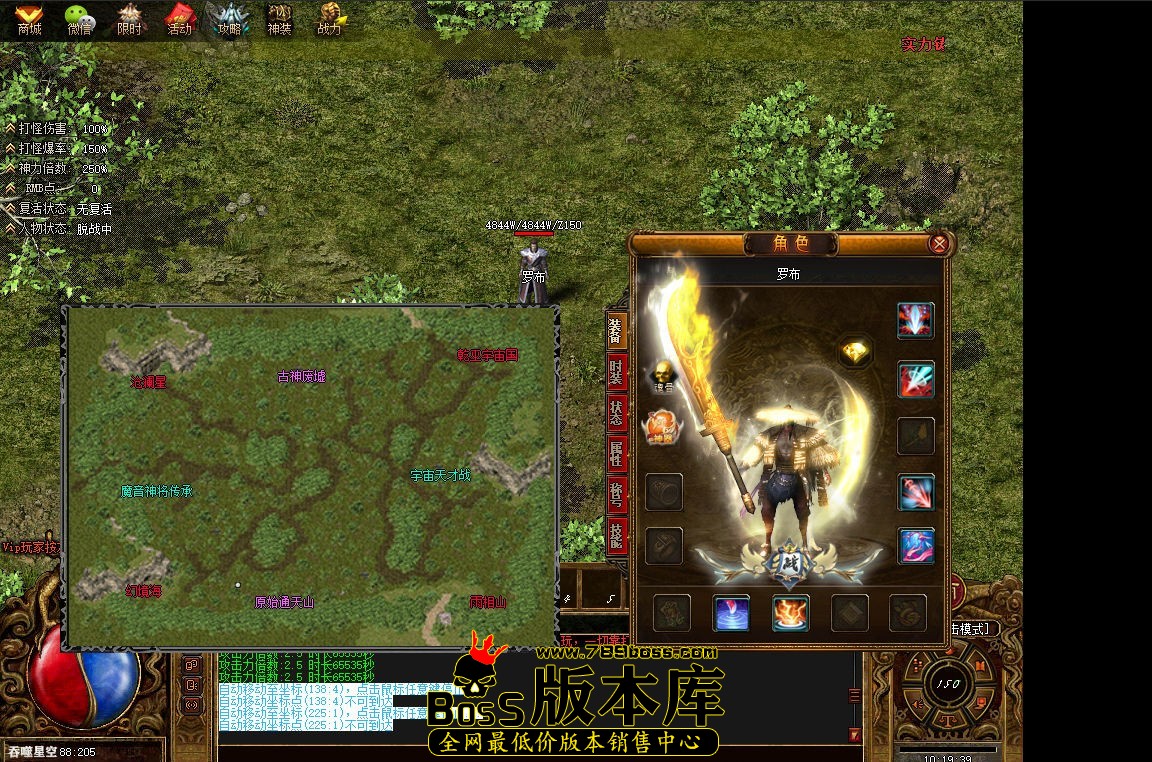Open the 商城 shop menu
Screen dimensions: 1152x762
pos(29,18)
